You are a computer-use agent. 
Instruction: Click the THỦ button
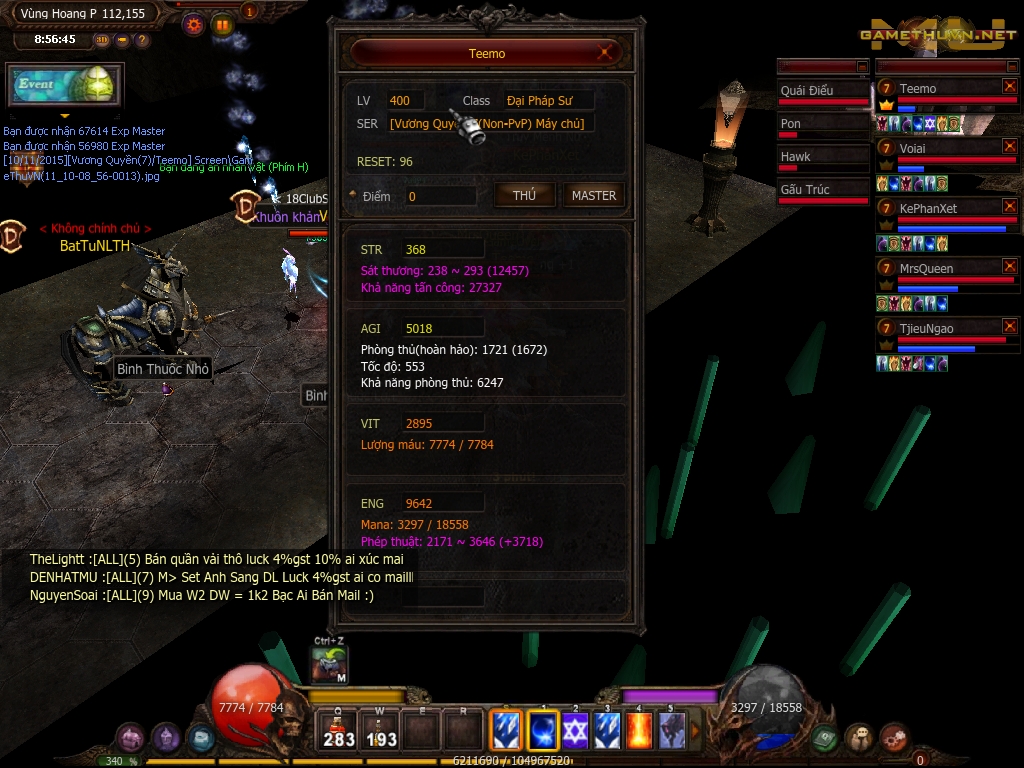[525, 196]
